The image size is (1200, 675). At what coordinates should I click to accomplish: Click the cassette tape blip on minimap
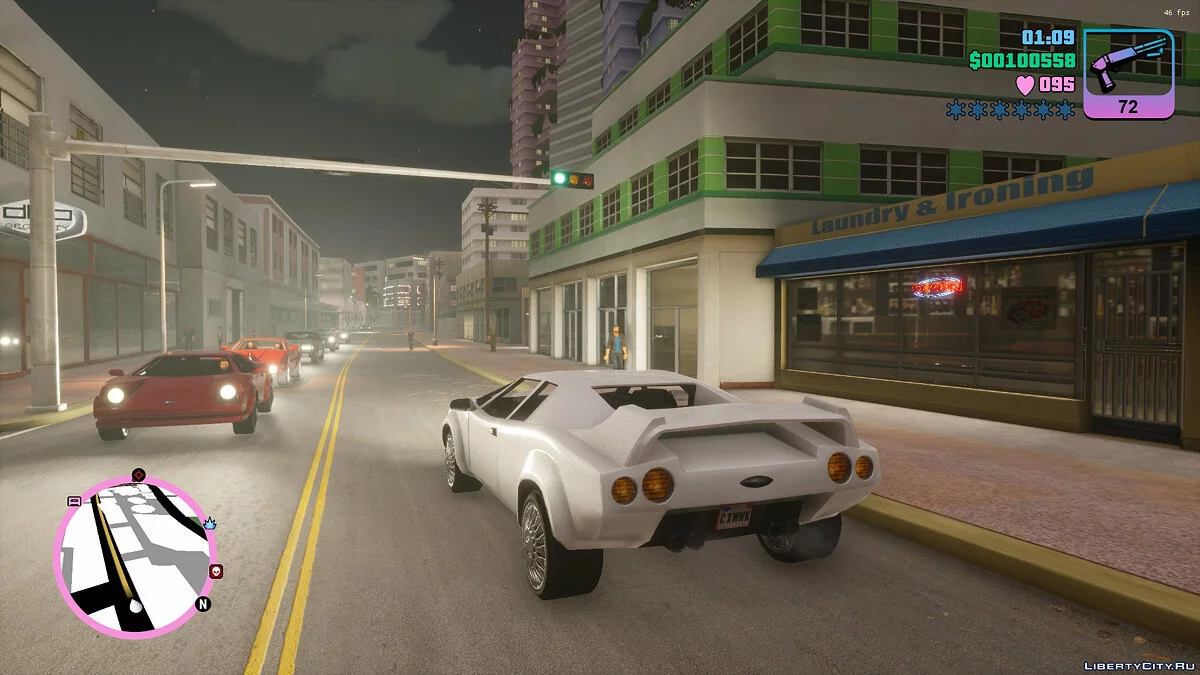(73, 501)
